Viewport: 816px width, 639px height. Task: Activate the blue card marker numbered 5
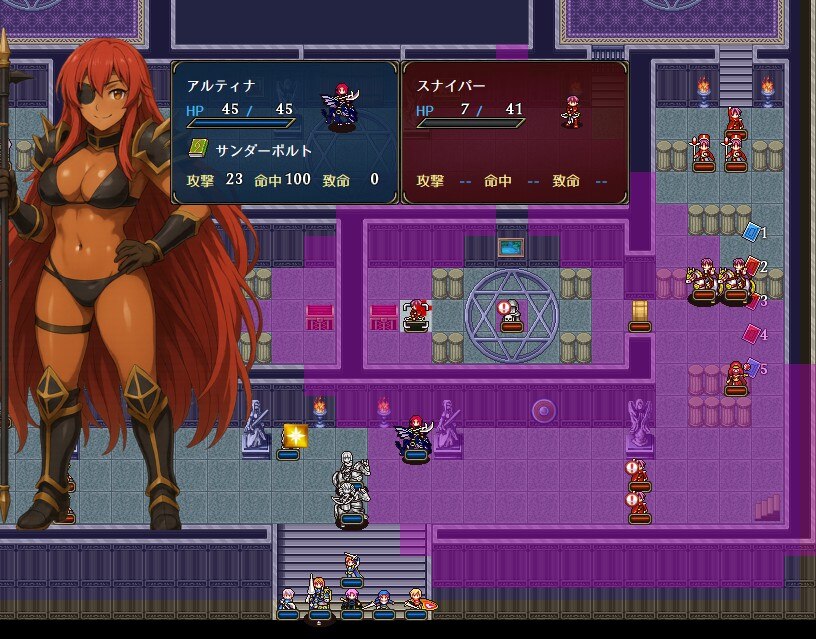pos(753,368)
